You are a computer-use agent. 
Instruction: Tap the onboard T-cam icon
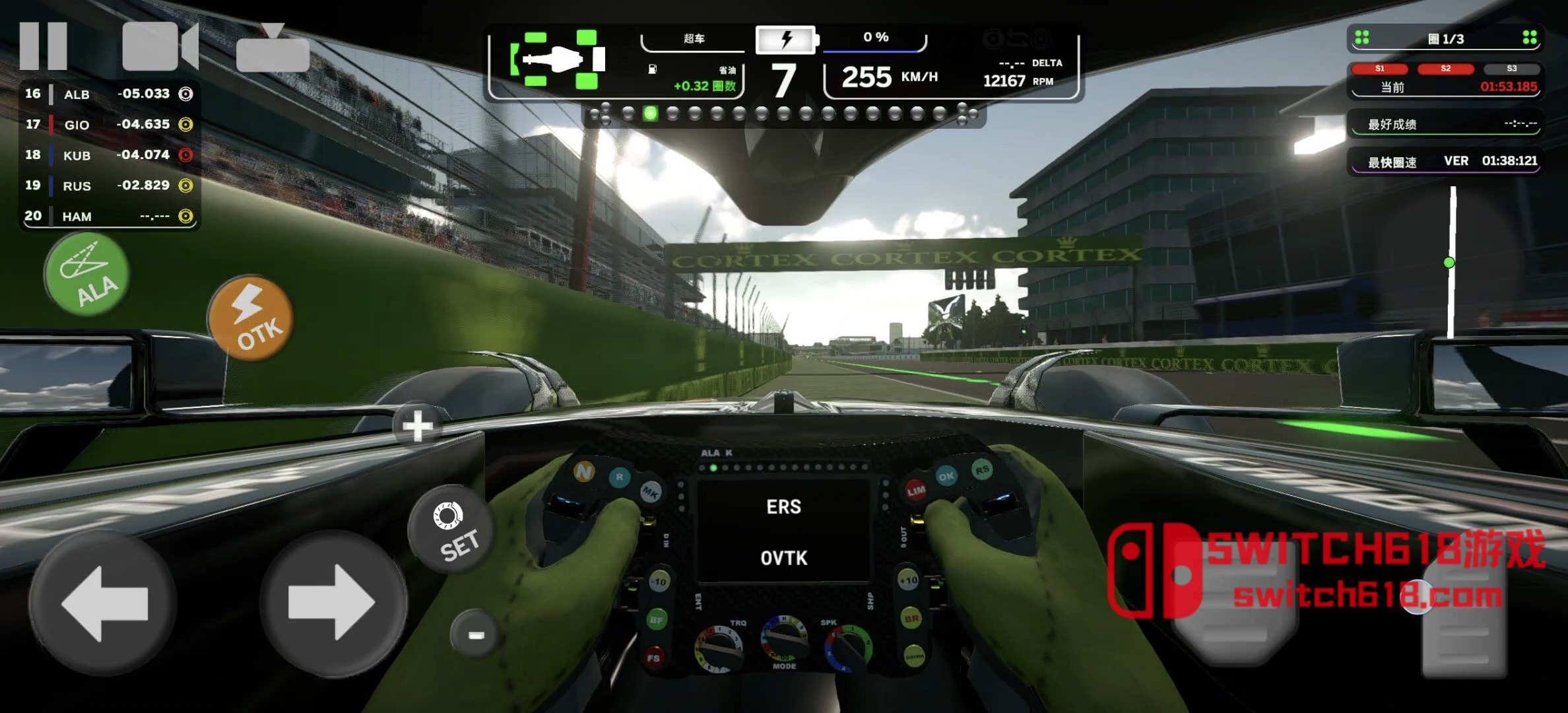(273, 49)
